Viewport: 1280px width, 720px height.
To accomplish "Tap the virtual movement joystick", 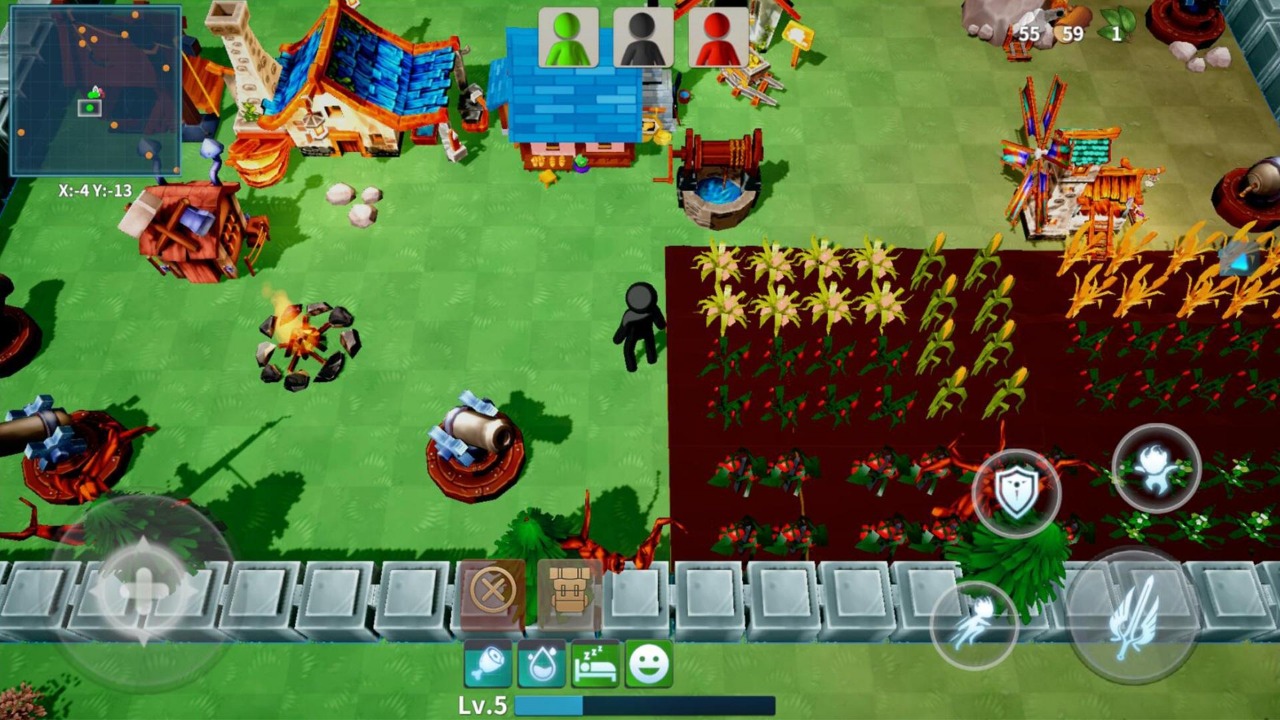I will [x=143, y=590].
